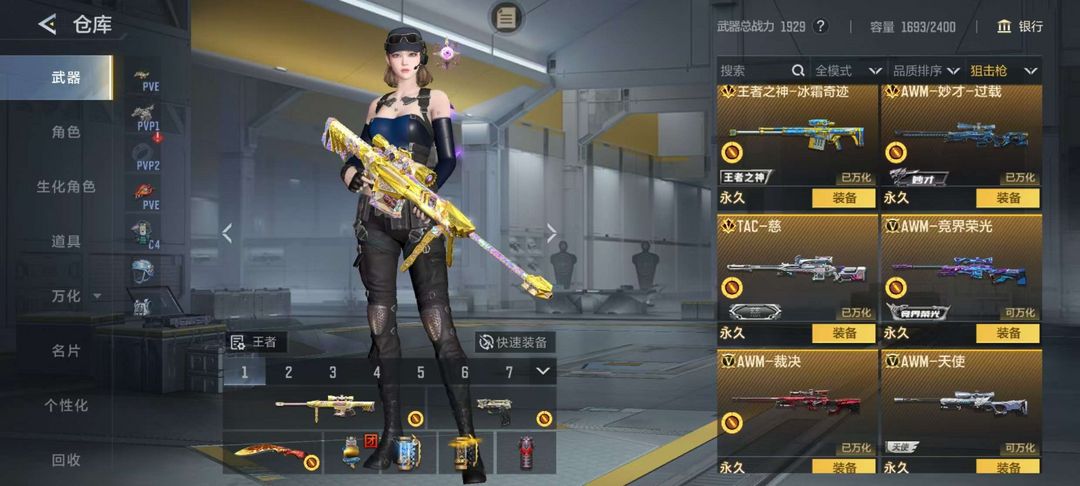
Task: Switch to loadout slot 3
Action: point(333,373)
